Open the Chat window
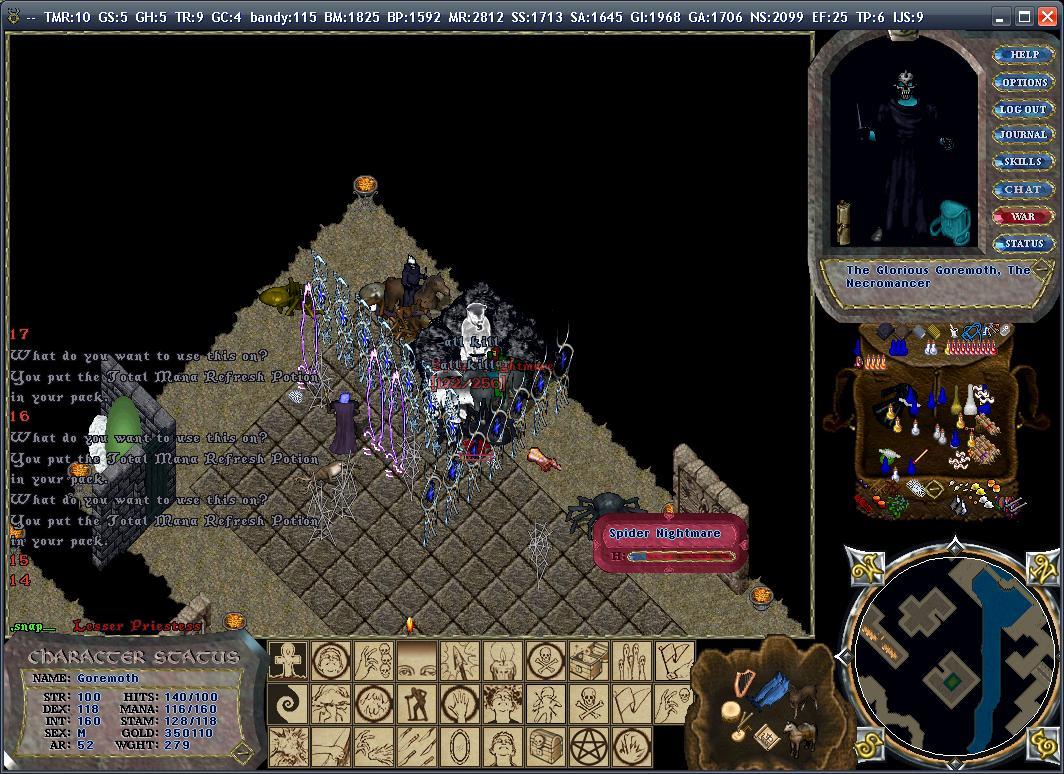 [1023, 189]
